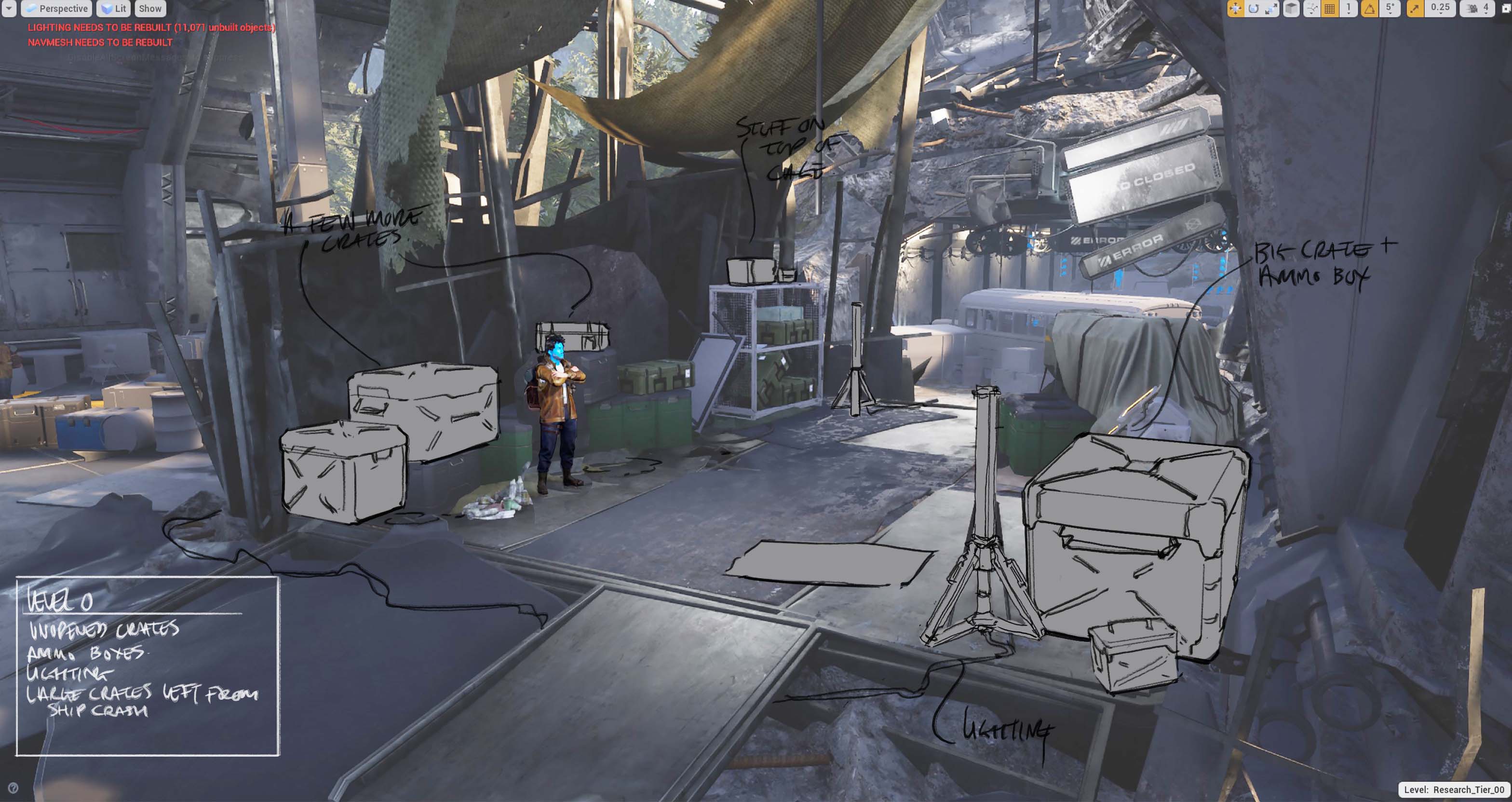Select the translate (move) gizmo tool
This screenshot has width=1512, height=802.
coord(1235,8)
